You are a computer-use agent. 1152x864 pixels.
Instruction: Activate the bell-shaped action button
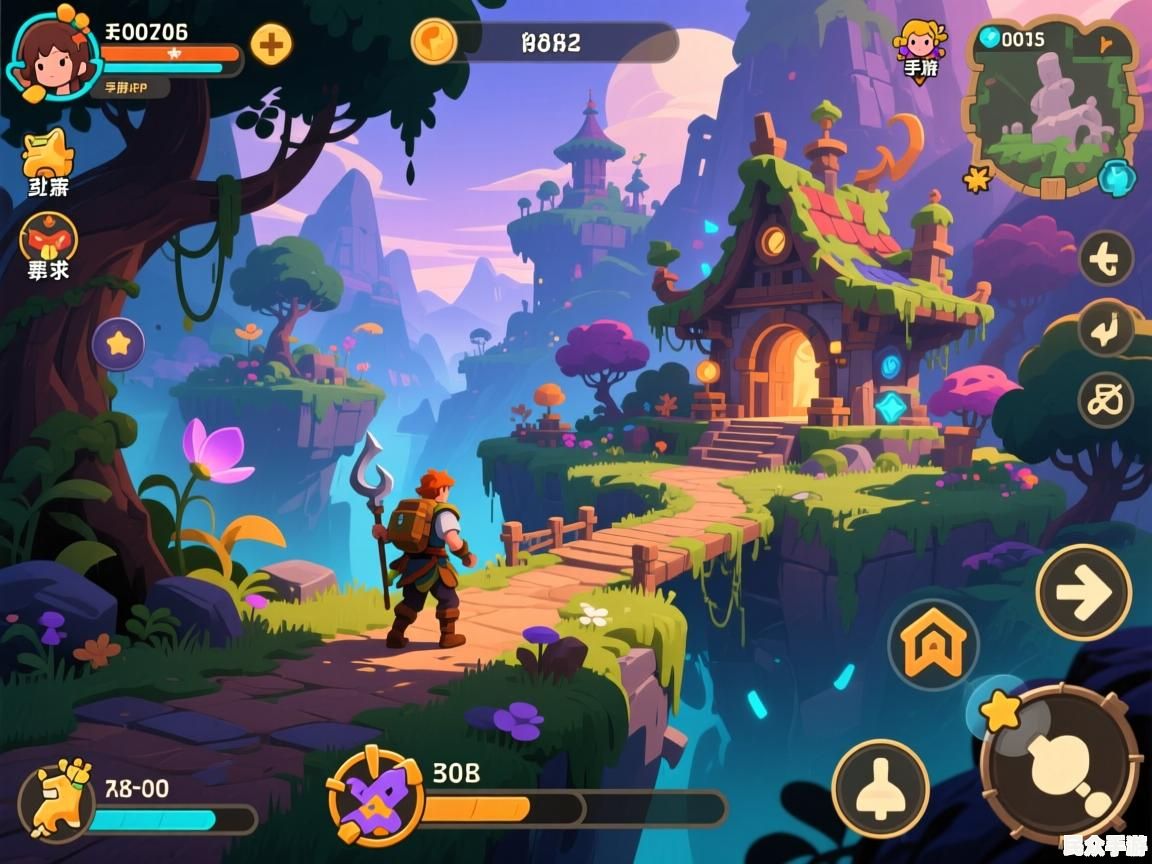881,788
